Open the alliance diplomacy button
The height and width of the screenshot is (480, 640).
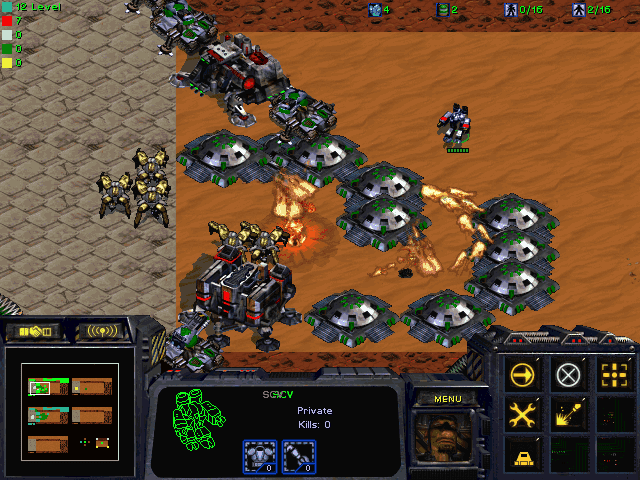tap(33, 330)
